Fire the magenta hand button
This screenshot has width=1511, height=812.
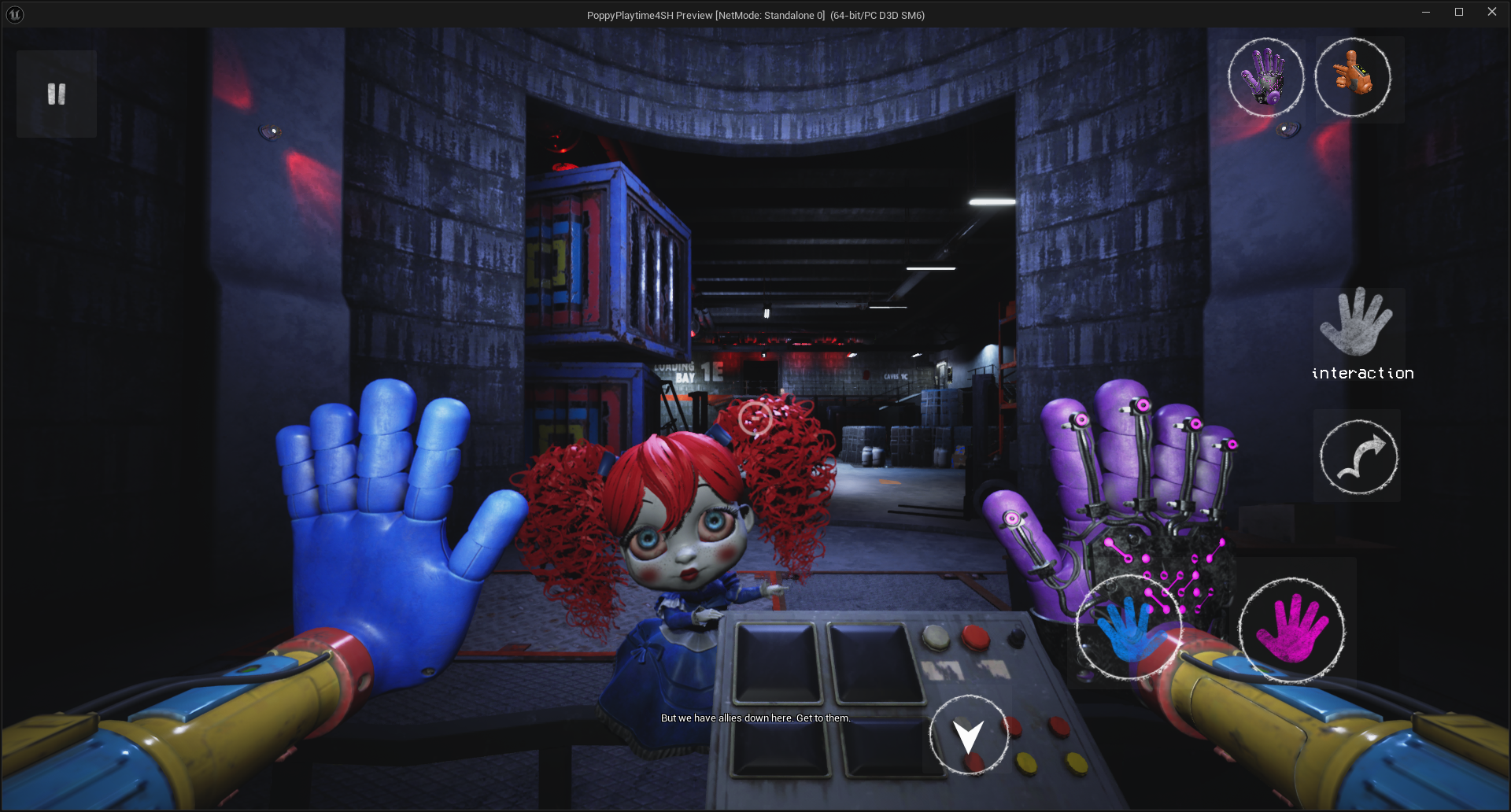click(x=1291, y=629)
